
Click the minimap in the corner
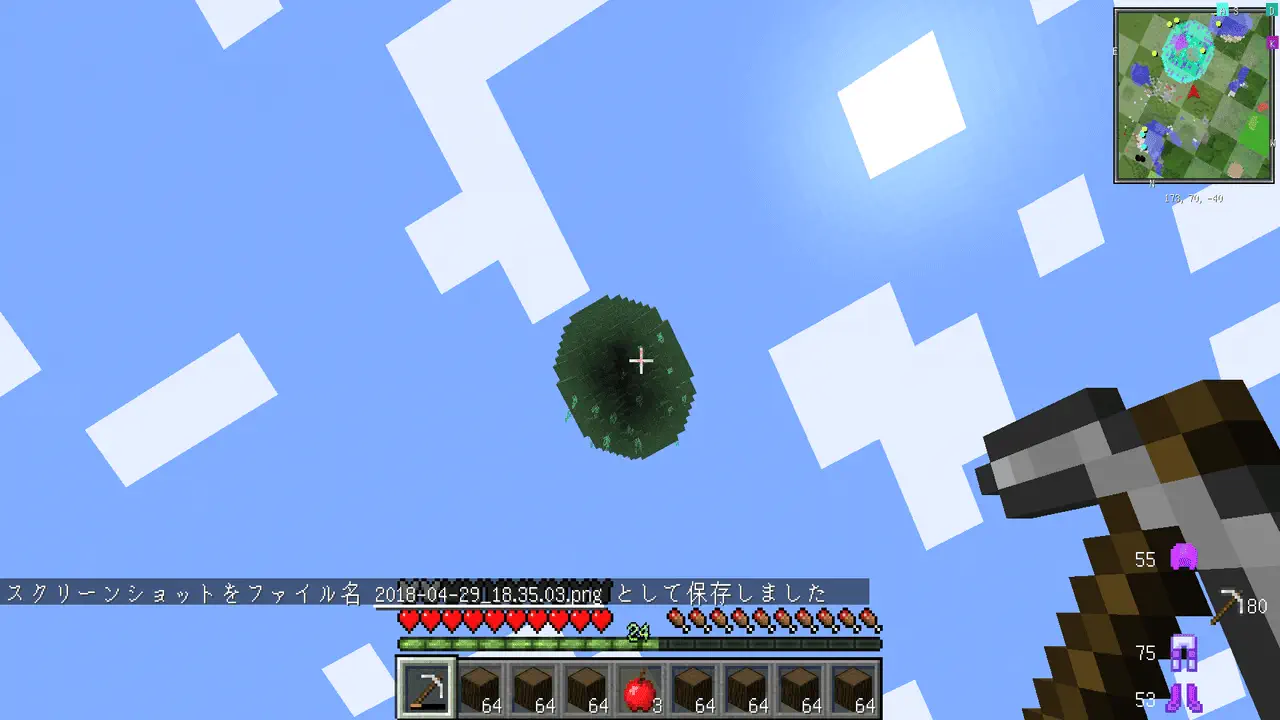click(x=1193, y=96)
